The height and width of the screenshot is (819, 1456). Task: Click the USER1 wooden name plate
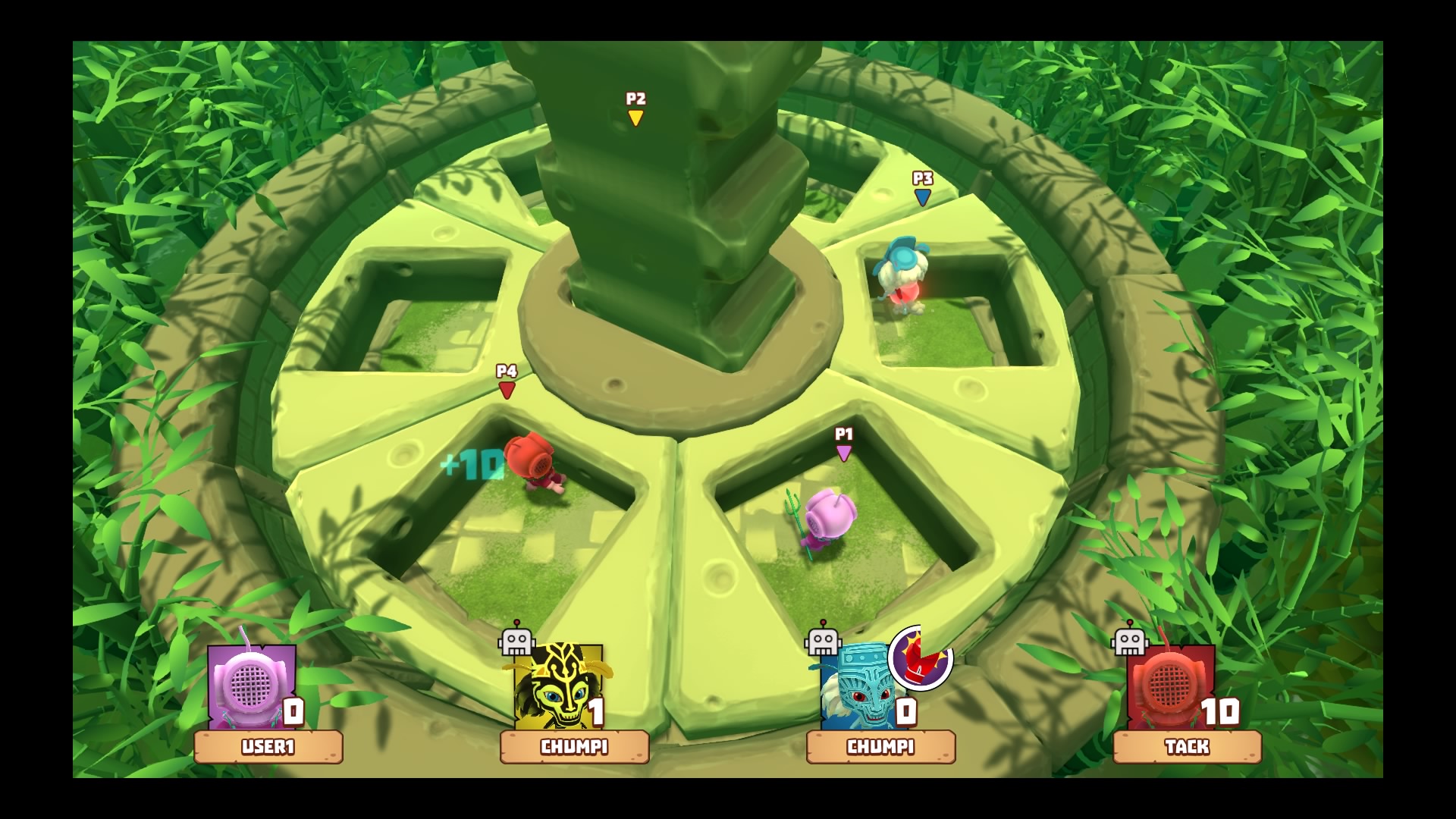tap(268, 747)
